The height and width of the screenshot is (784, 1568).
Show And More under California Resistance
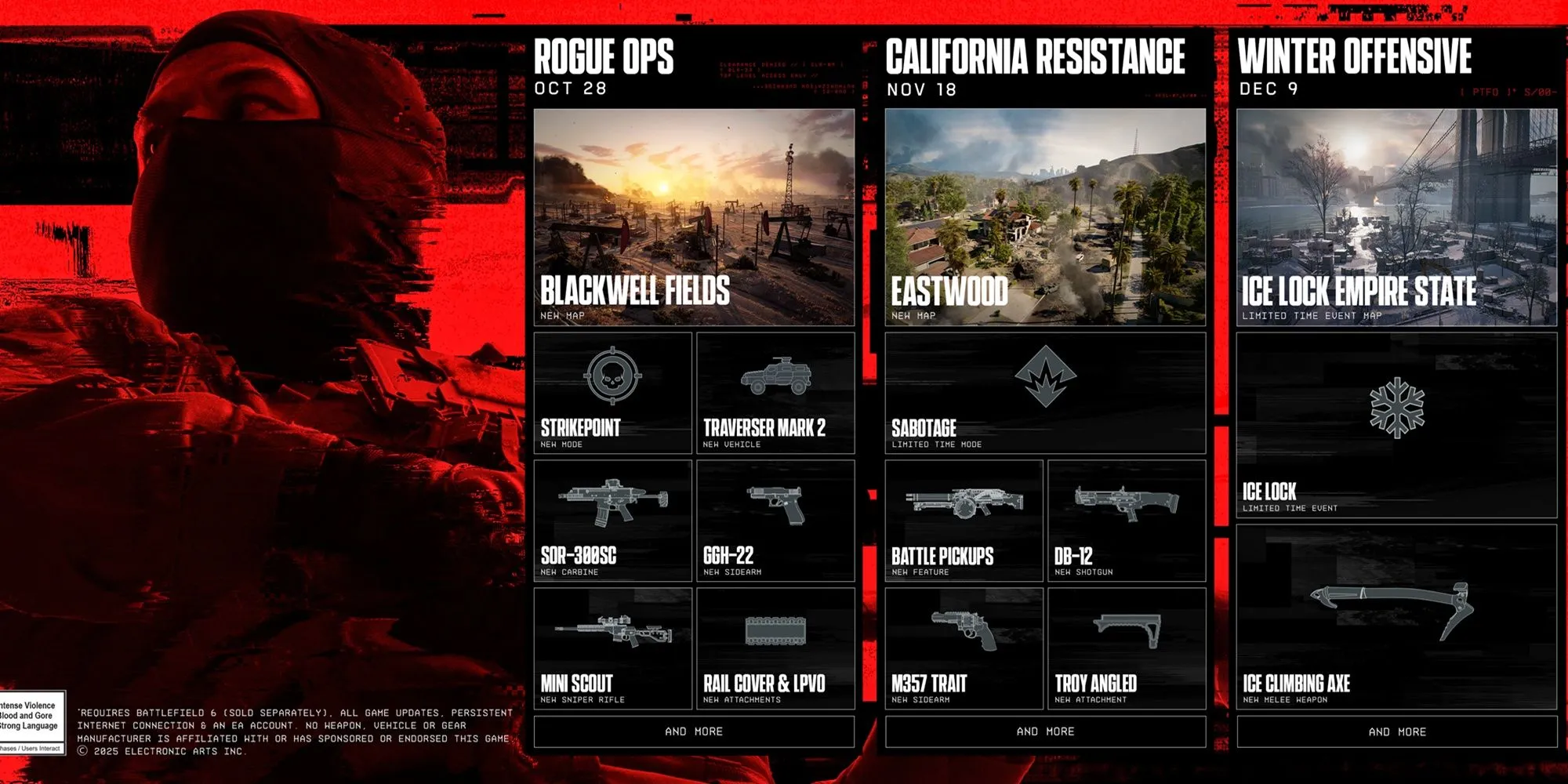point(1045,731)
